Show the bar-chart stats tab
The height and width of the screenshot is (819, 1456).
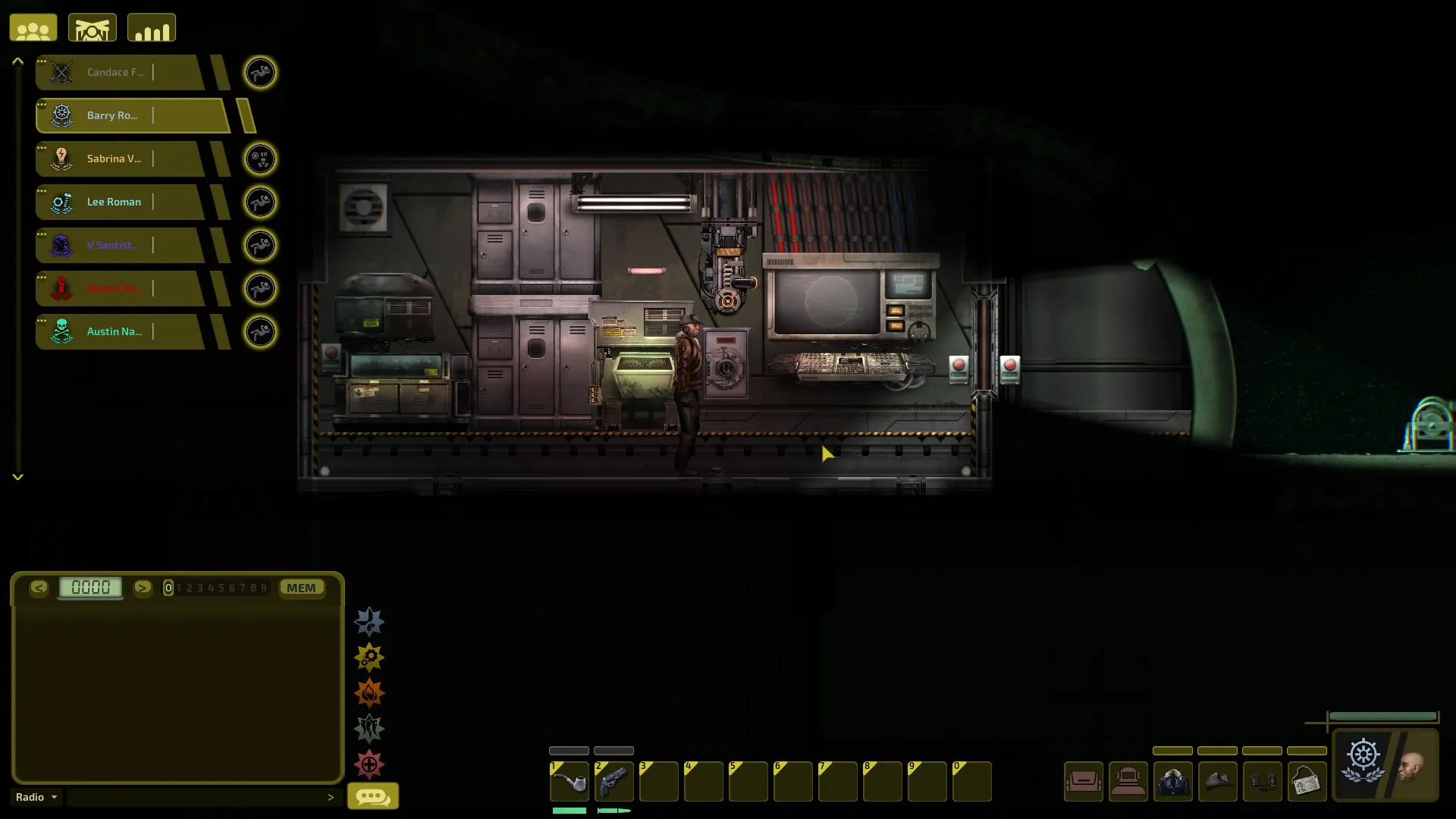[x=152, y=29]
